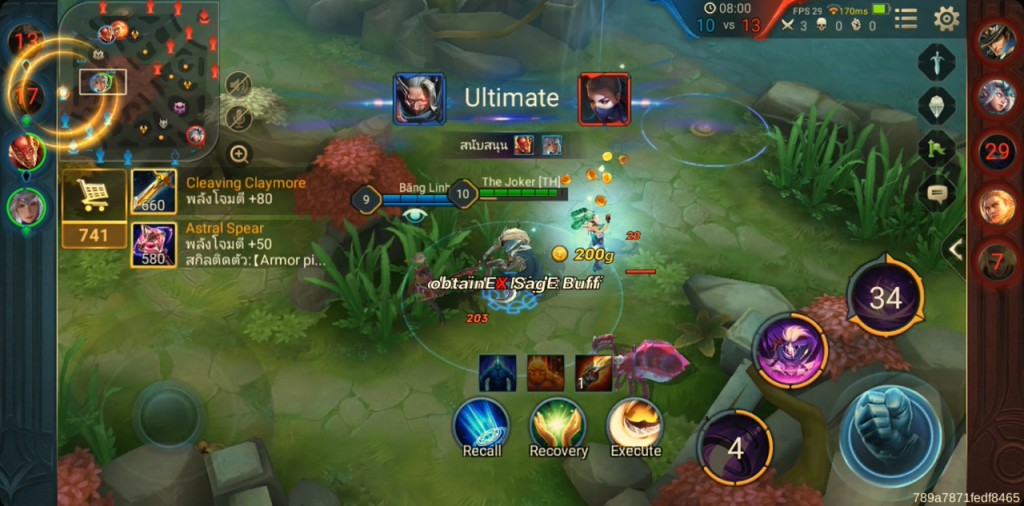Send the sword attack signal
The image size is (1024, 506).
[x=937, y=62]
